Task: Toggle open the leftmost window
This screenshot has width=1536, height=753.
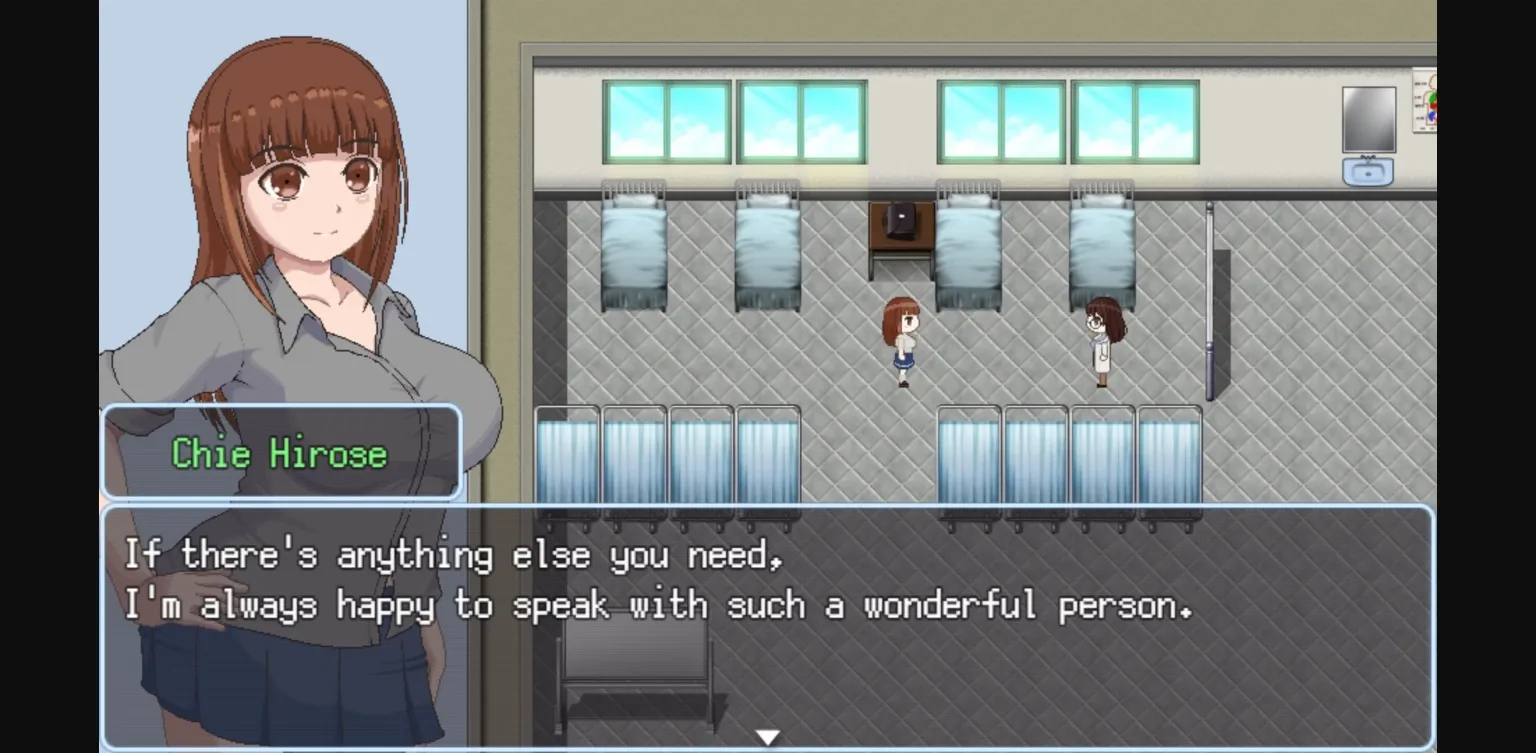Action: 665,118
